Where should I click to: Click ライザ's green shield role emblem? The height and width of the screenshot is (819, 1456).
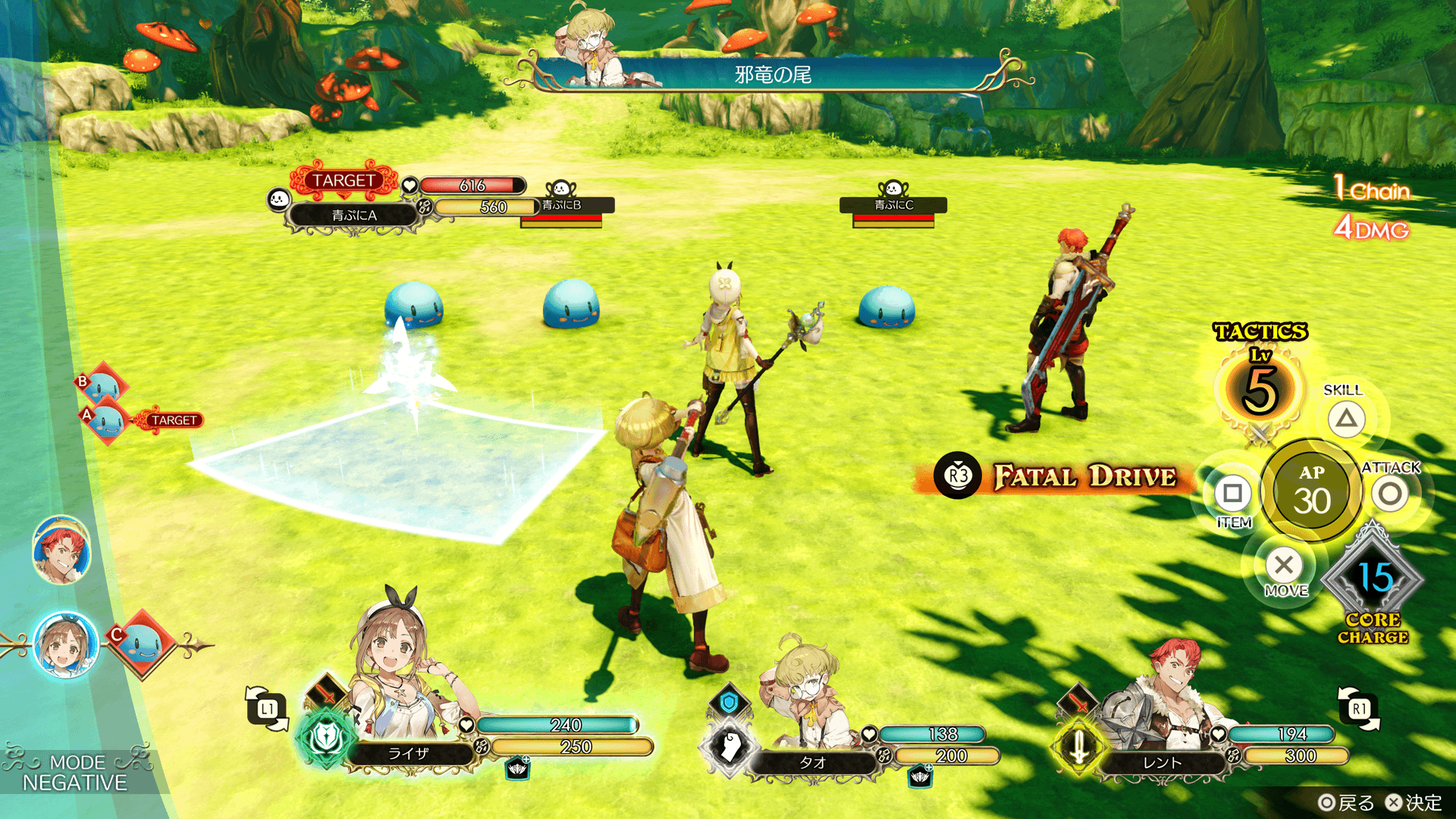pyautogui.click(x=326, y=737)
